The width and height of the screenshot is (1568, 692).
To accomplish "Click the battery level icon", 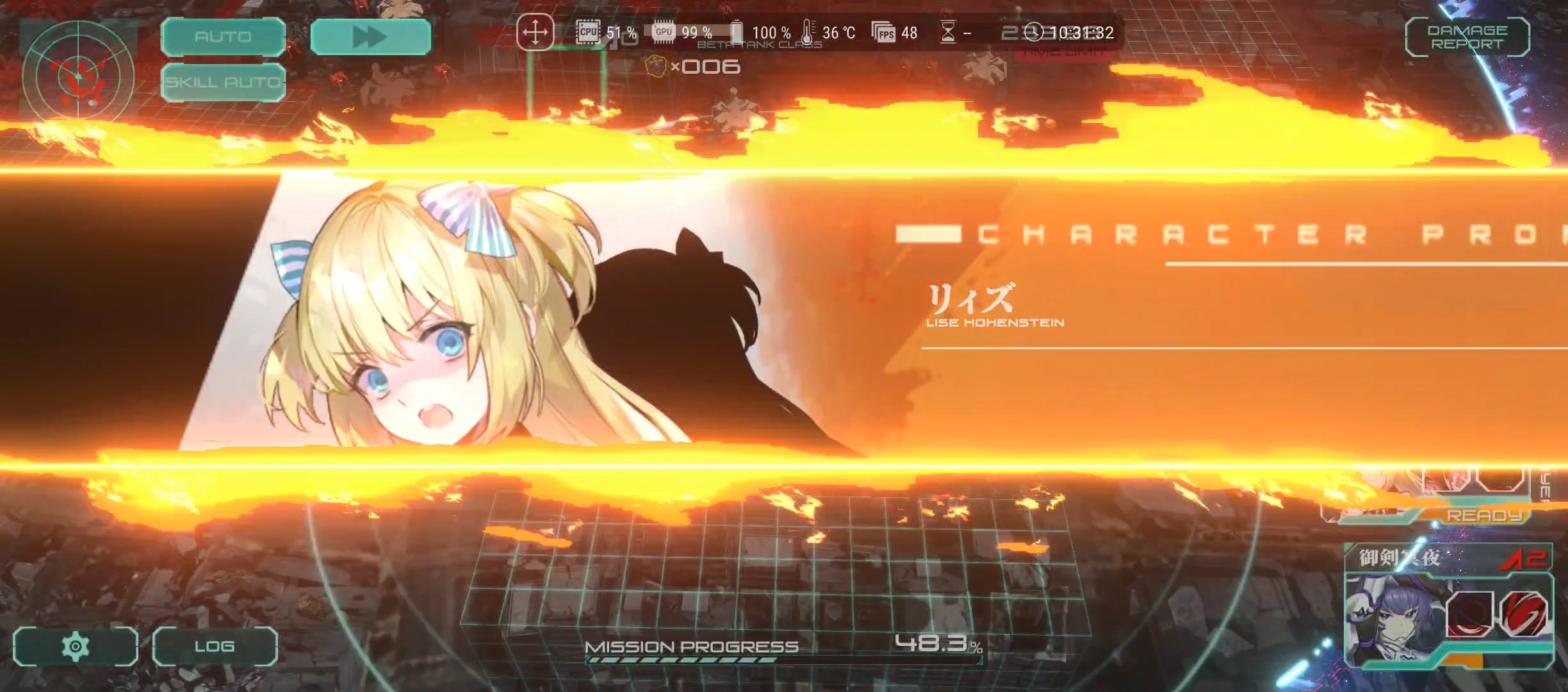I will (x=738, y=31).
